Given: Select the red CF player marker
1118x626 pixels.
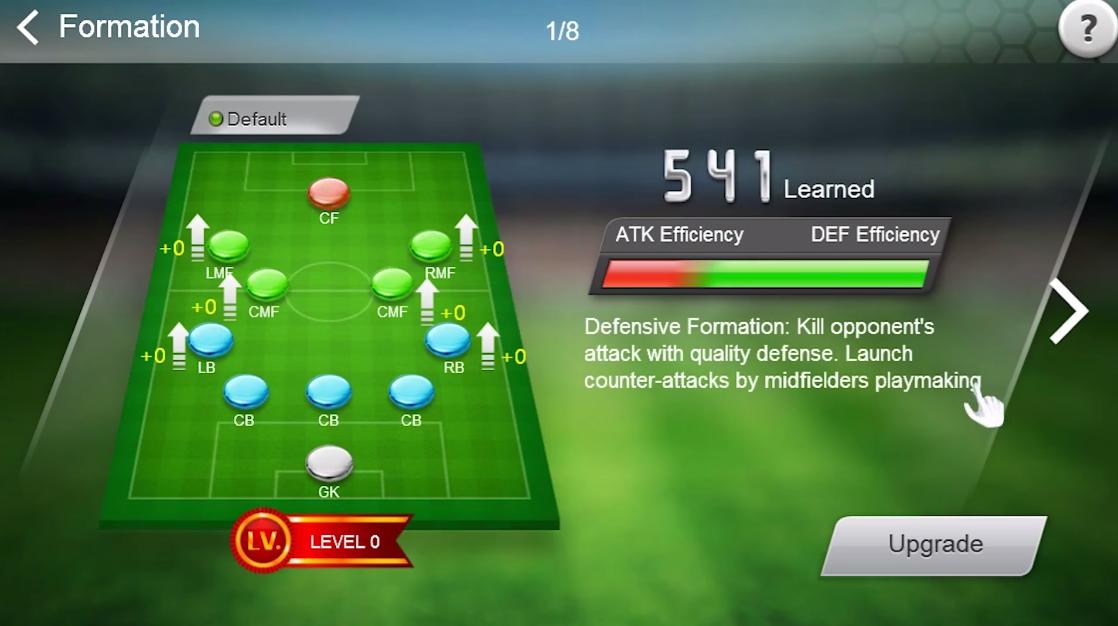Looking at the screenshot, I should click(329, 192).
